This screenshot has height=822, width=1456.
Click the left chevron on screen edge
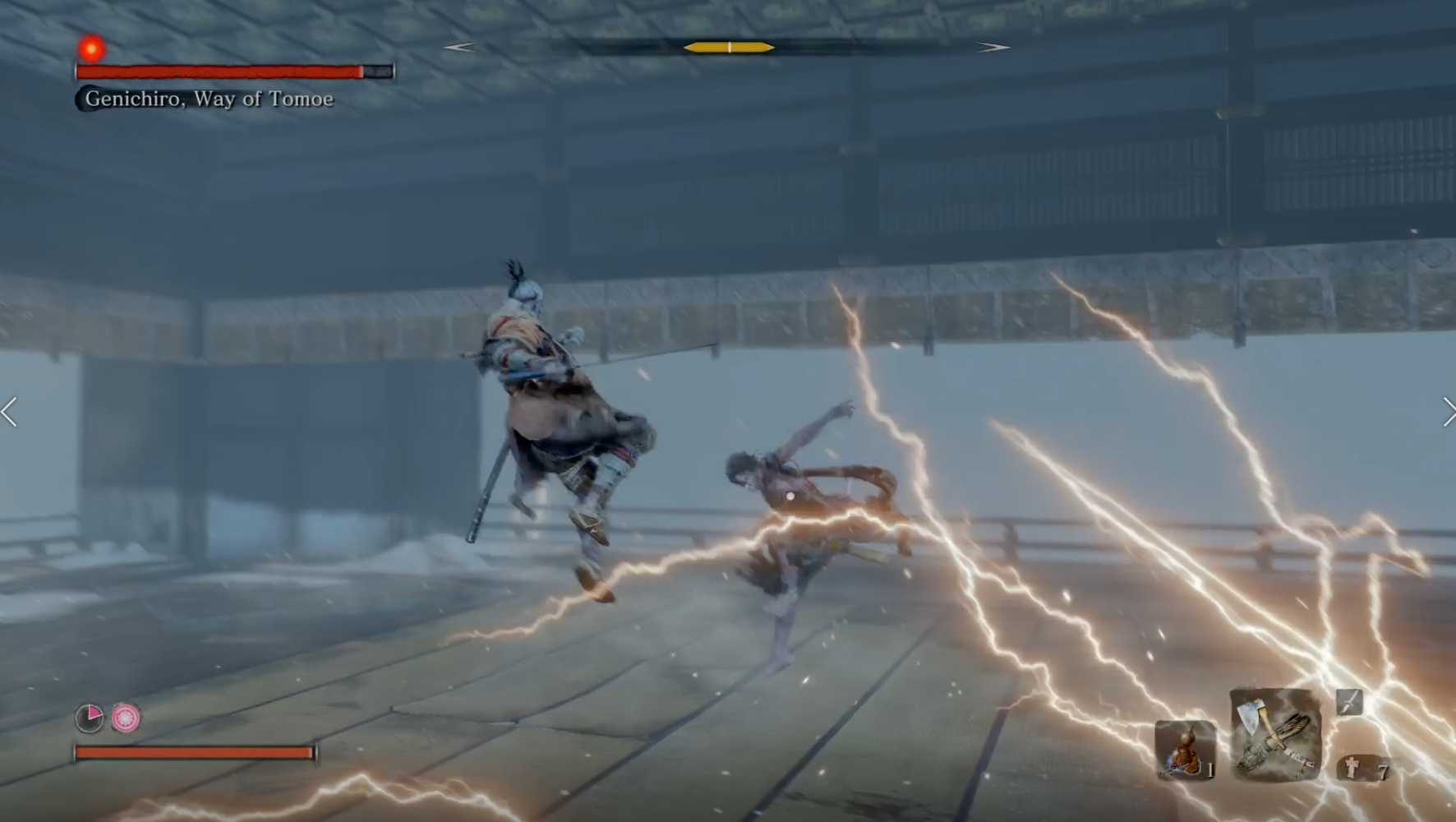pyautogui.click(x=8, y=413)
